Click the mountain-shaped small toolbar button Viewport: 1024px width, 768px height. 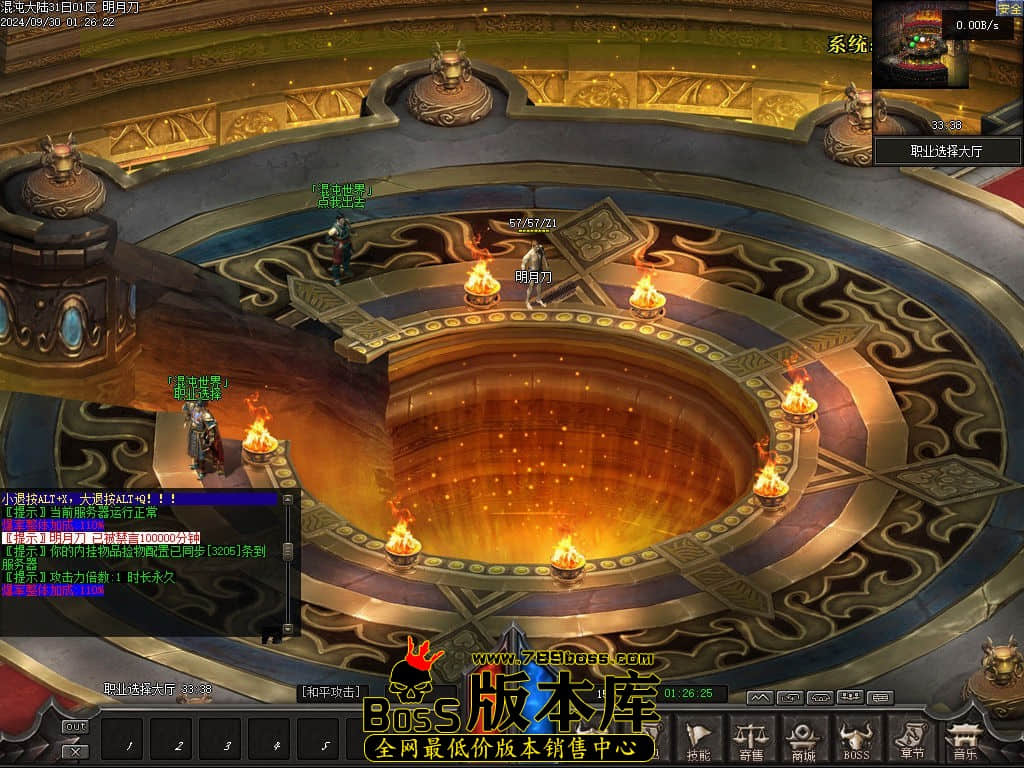click(x=760, y=697)
